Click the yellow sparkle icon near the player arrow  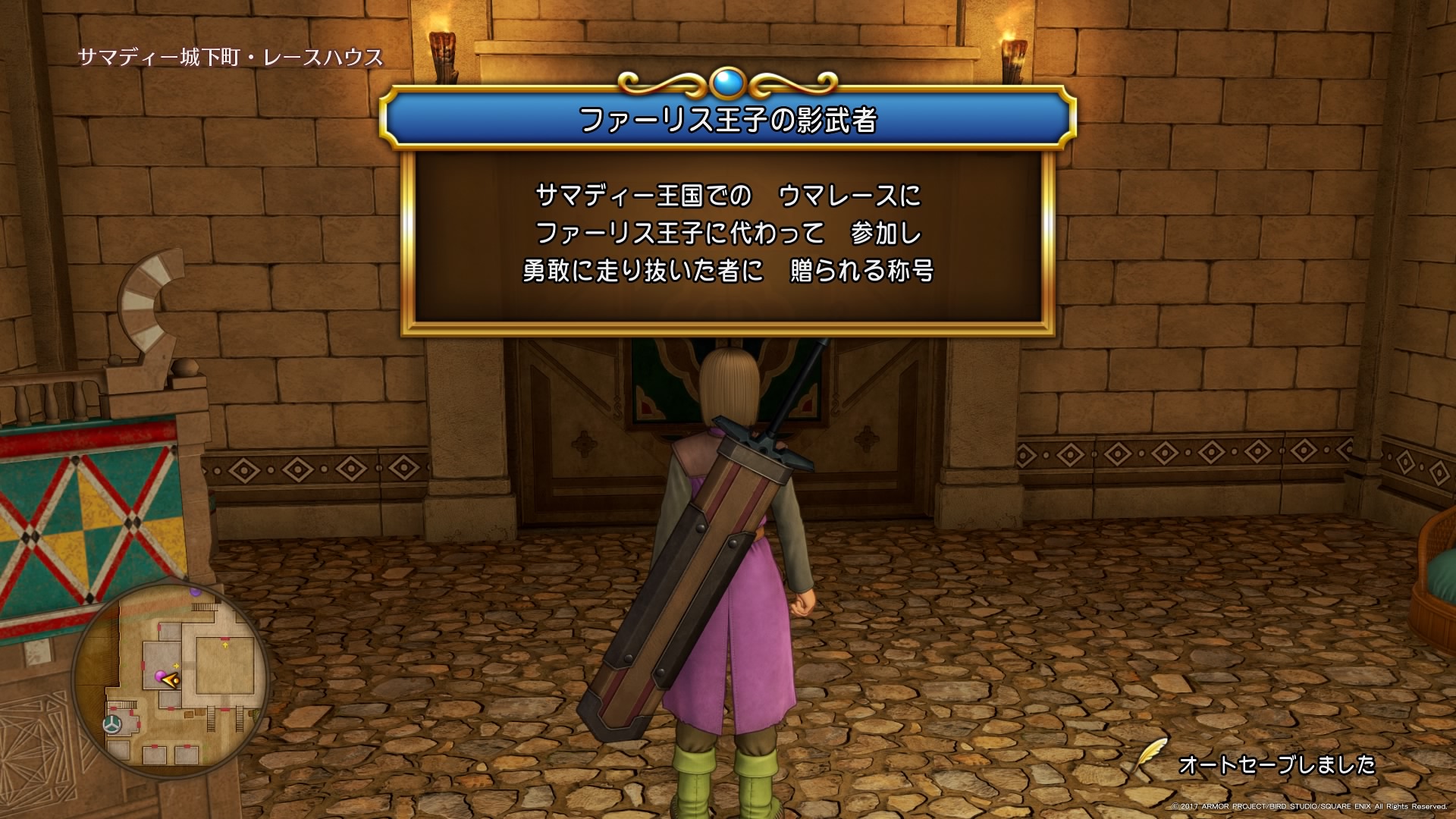tap(176, 666)
